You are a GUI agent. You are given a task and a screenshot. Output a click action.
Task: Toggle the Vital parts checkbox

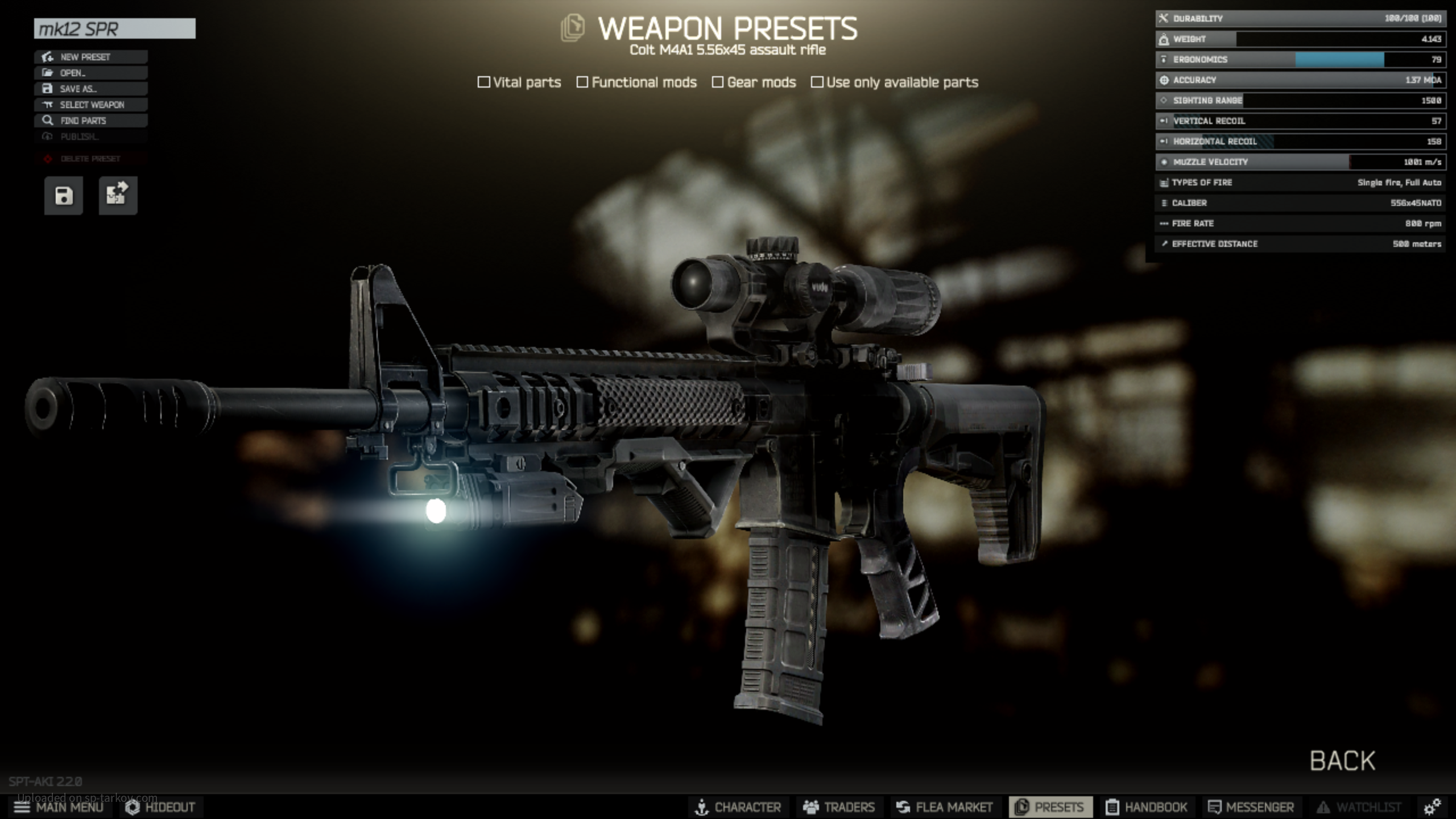(484, 82)
